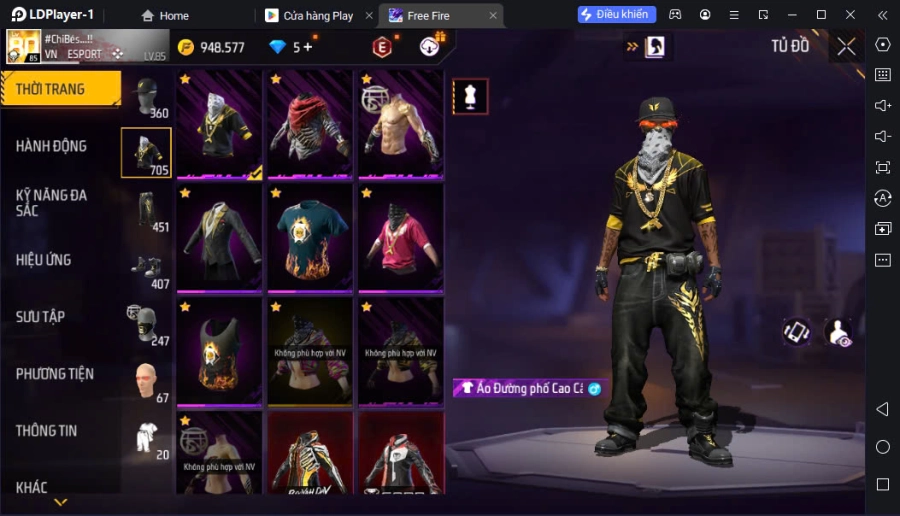Close the Tủ Đồ wardrobe screen
Viewport: 900px width, 516px height.
[x=846, y=46]
